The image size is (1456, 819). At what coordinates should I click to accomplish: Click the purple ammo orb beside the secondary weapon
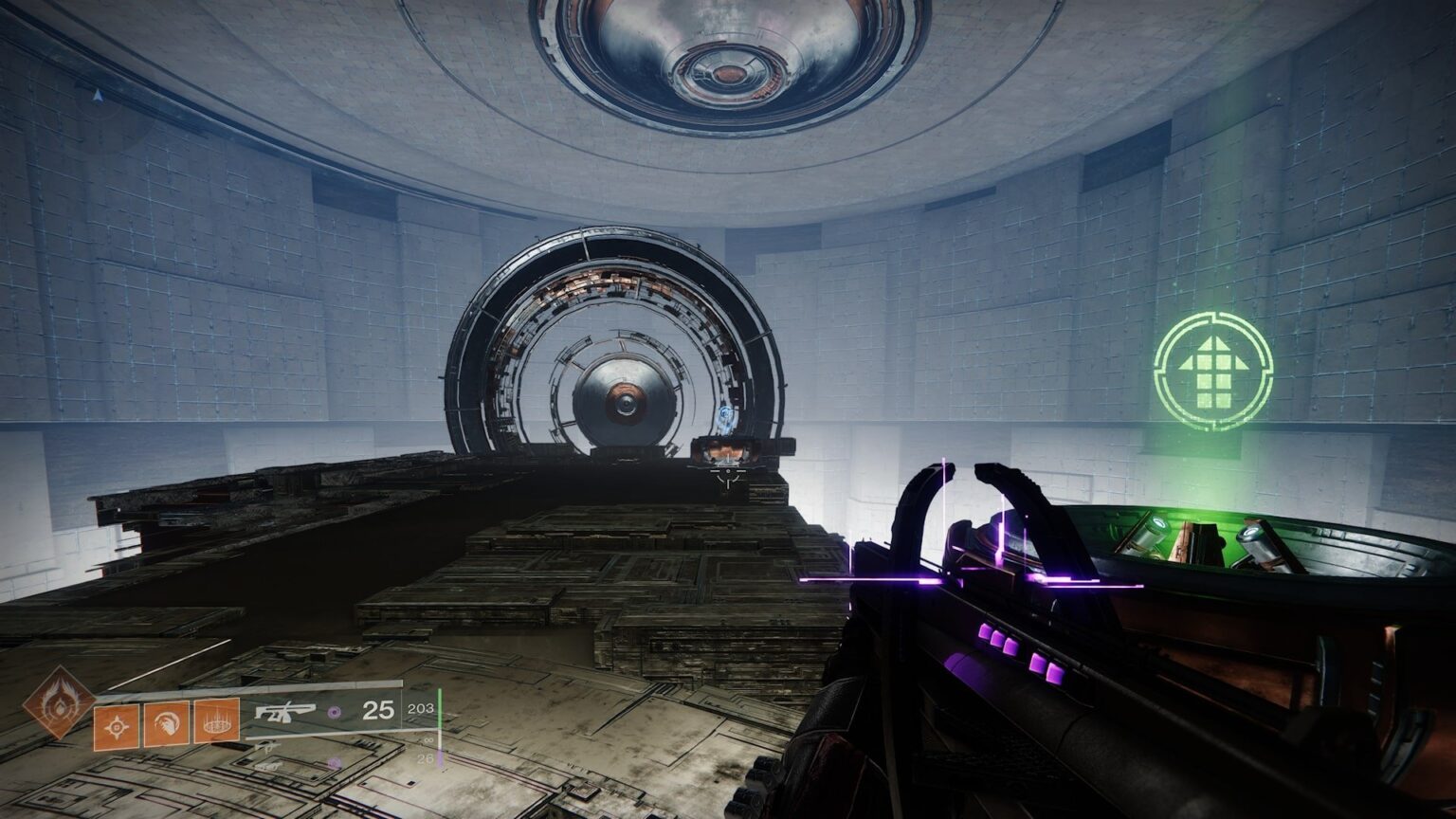335,761
